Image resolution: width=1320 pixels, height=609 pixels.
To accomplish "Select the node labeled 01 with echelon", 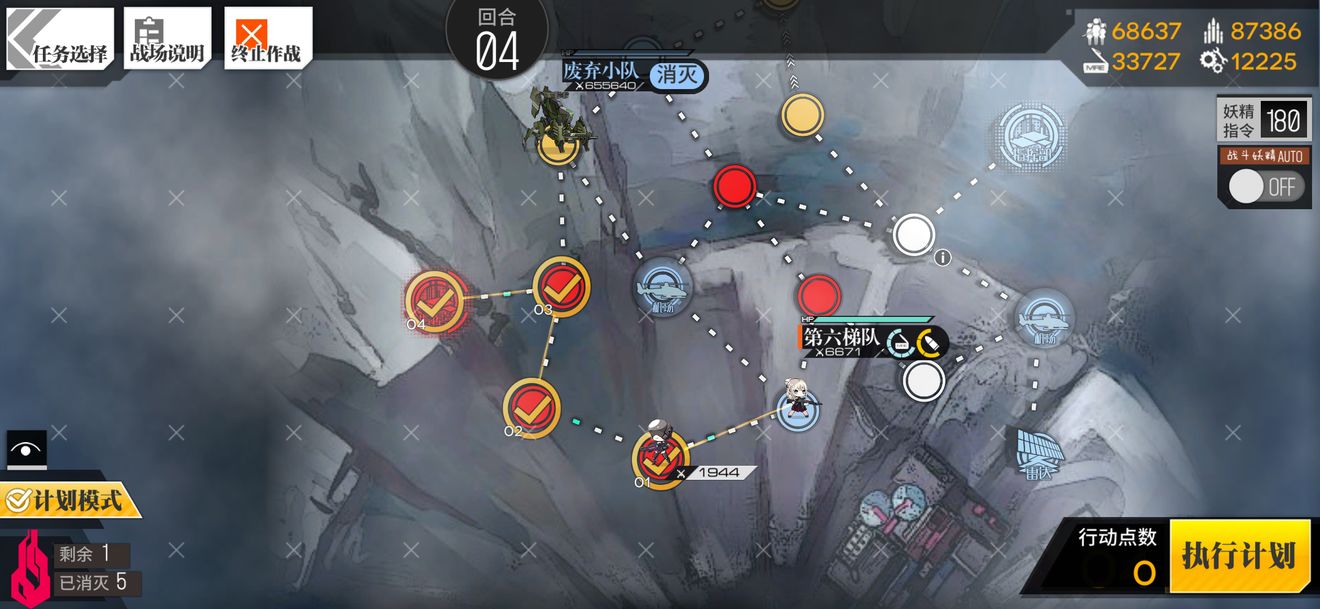I will (660, 461).
